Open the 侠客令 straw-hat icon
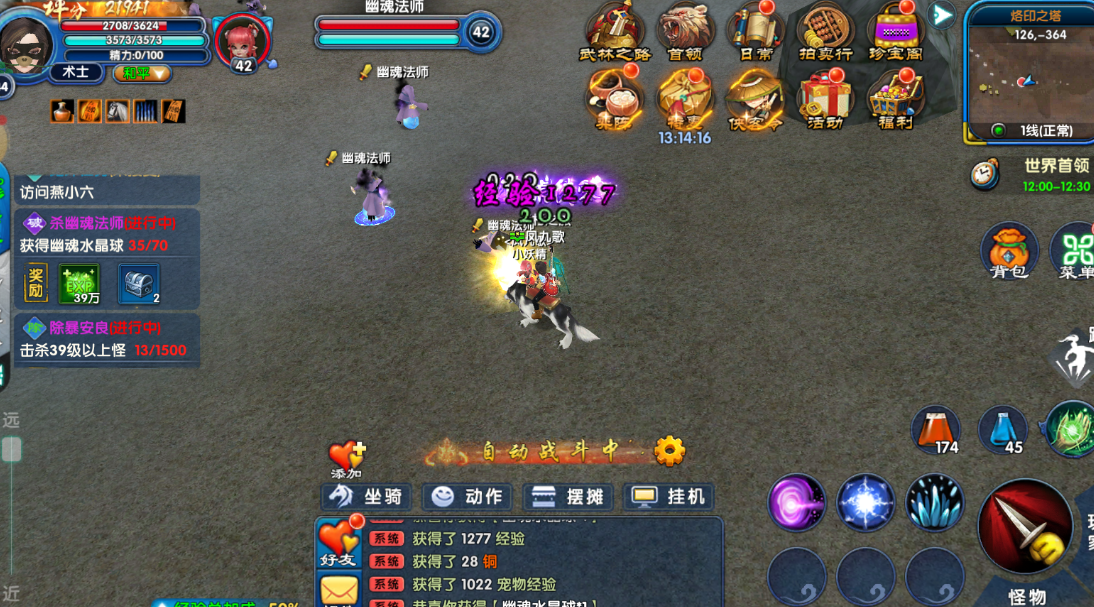This screenshot has width=1094, height=607. (755, 100)
